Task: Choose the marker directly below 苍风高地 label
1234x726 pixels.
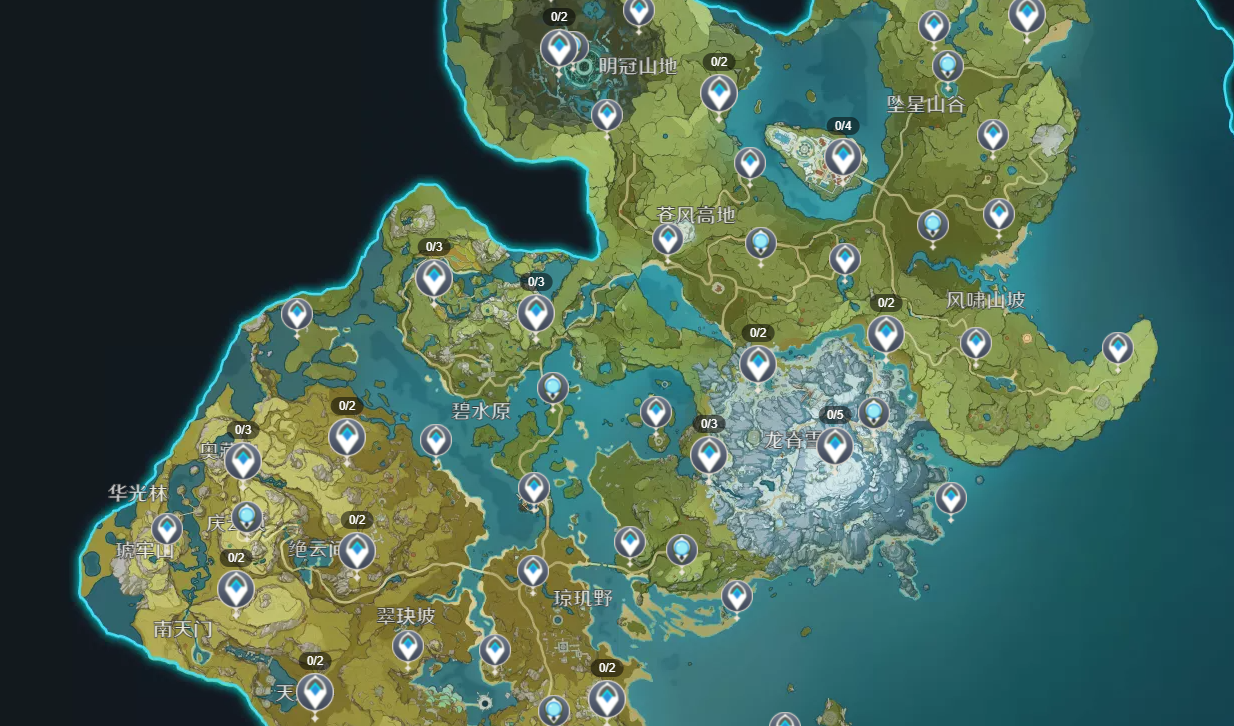Action: point(668,240)
